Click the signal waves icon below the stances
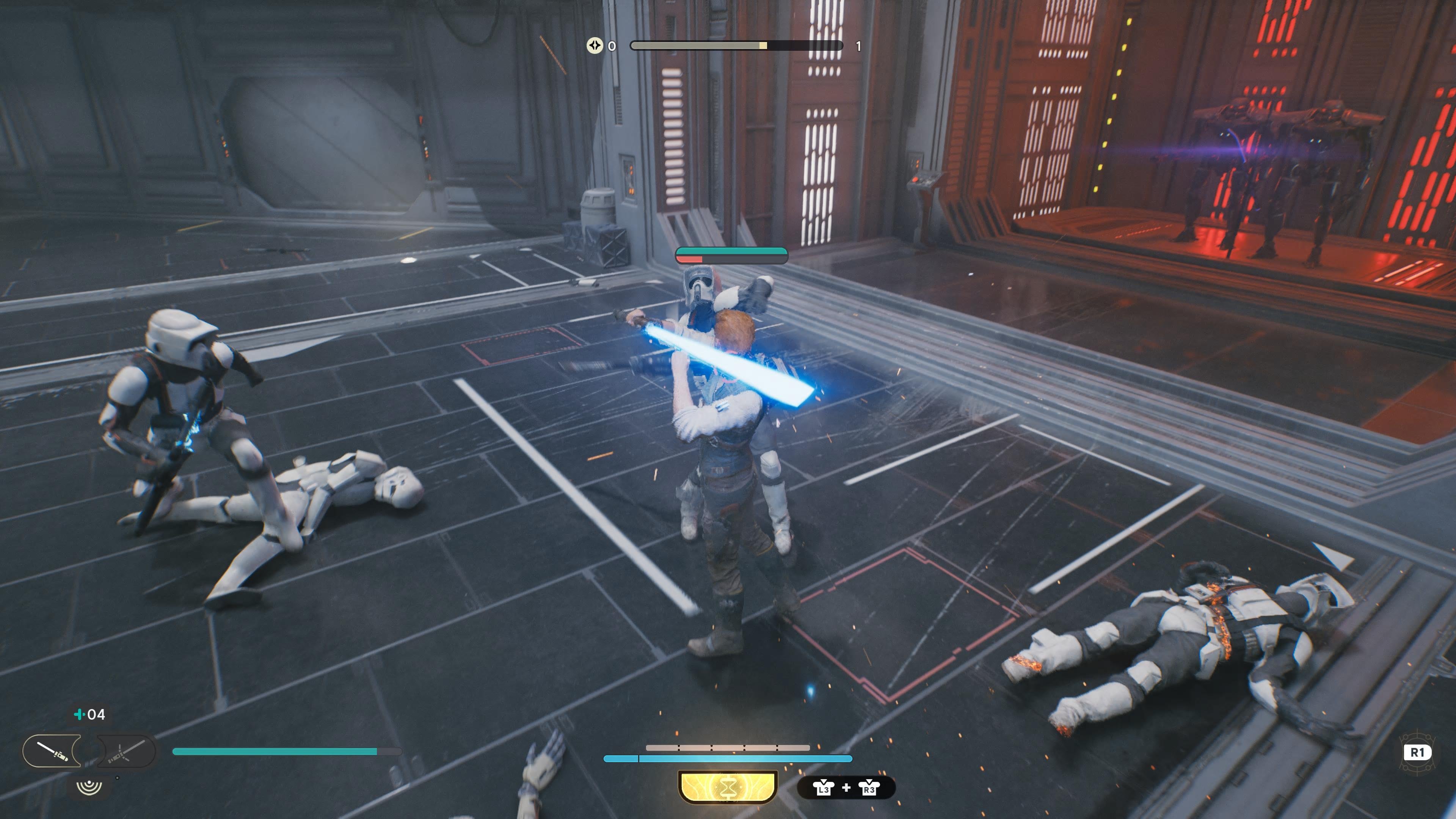Screen dimensions: 1456x819 (x=89, y=786)
